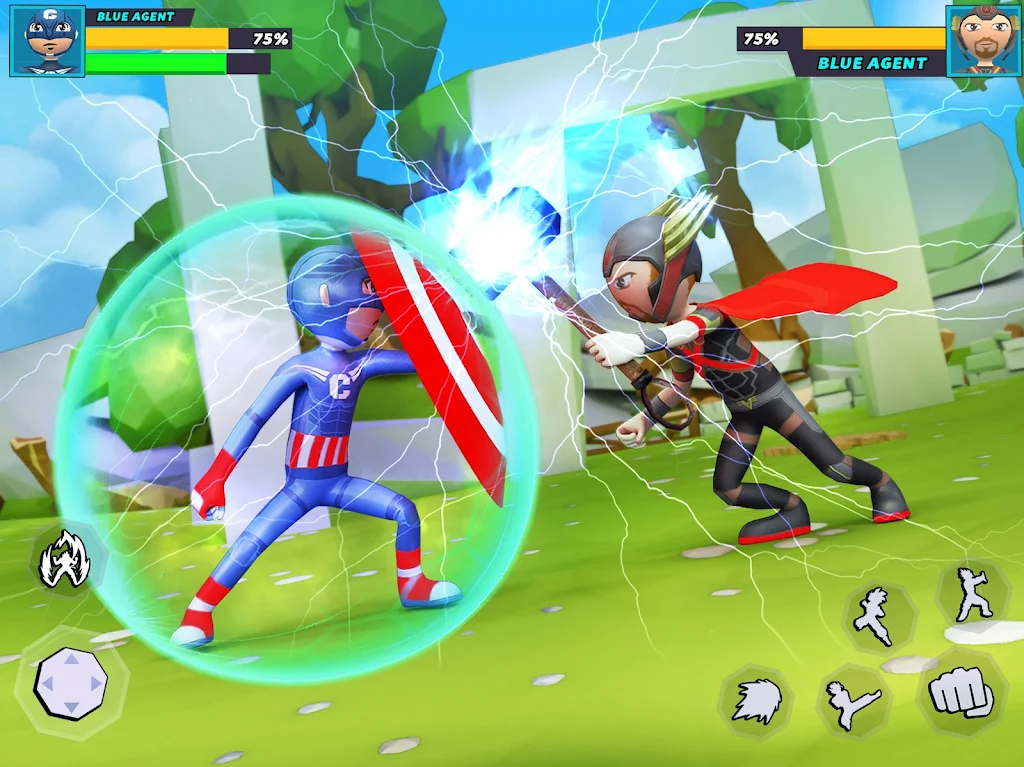Image resolution: width=1024 pixels, height=767 pixels.
Task: Tap the fist punch attack button
Action: click(961, 692)
